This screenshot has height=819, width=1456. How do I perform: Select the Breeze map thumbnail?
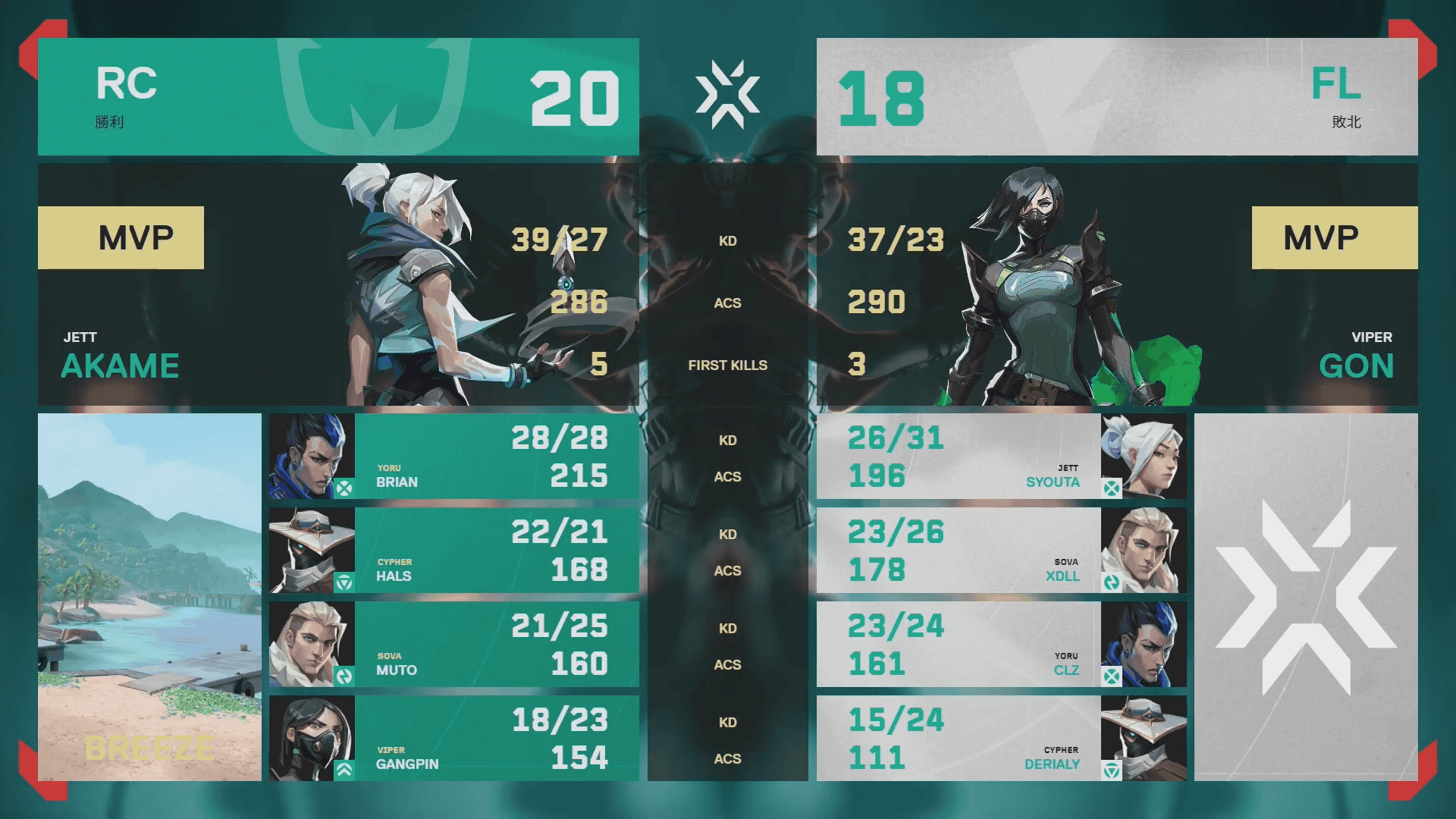149,598
